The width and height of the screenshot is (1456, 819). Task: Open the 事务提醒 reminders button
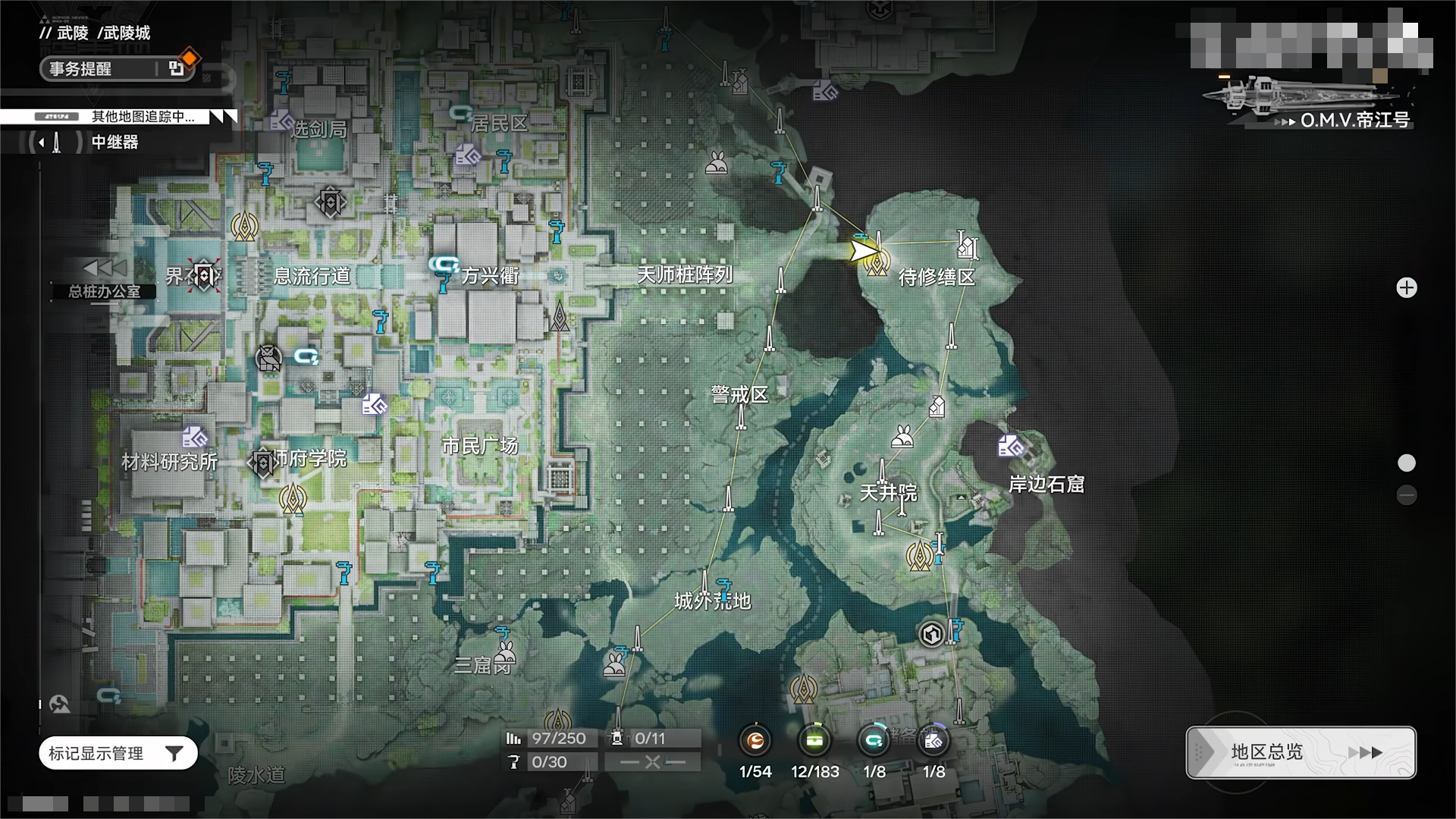click(118, 69)
